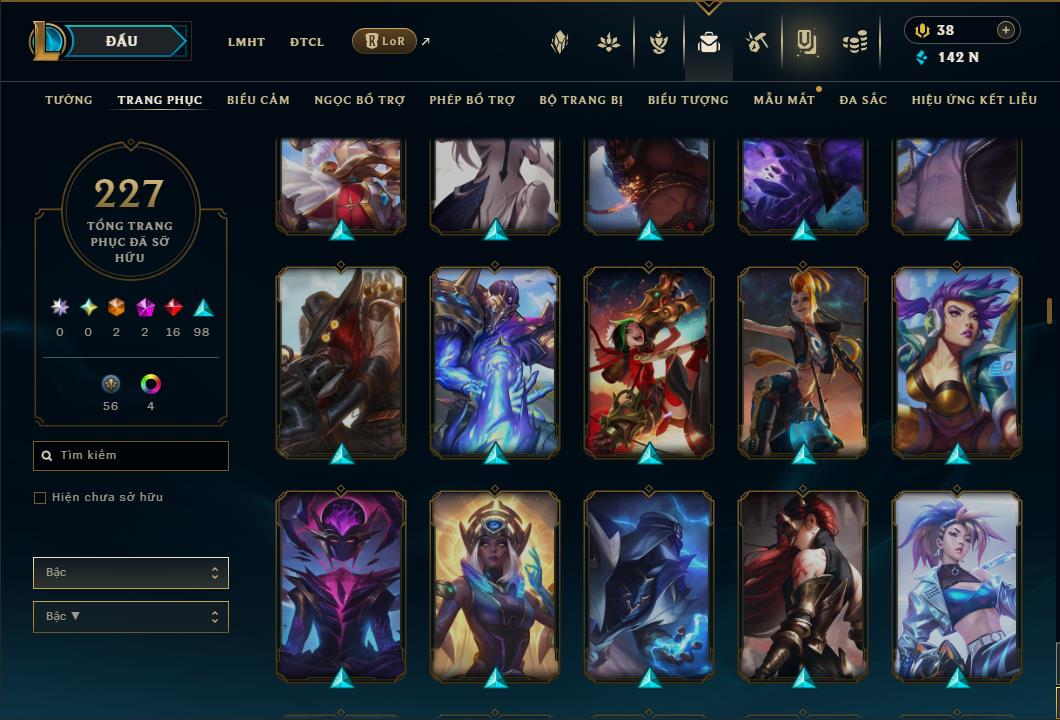Screen dimensions: 1060x720
Task: Open the hammer crafting (loot) icon
Action: coord(757,42)
